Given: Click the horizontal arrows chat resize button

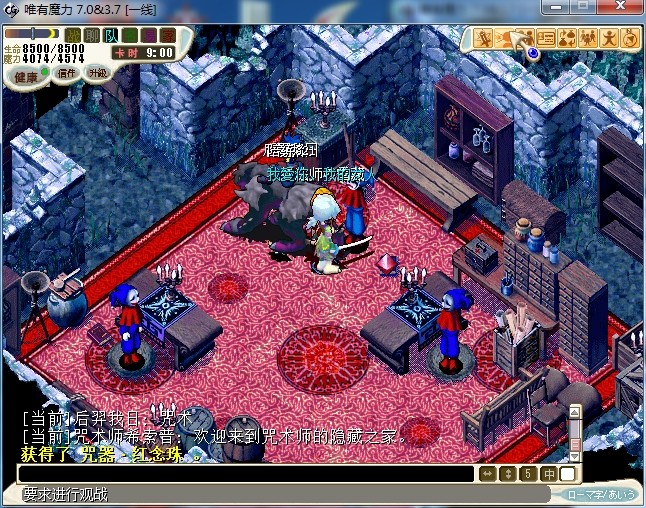Looking at the screenshot, I should pyautogui.click(x=488, y=474).
